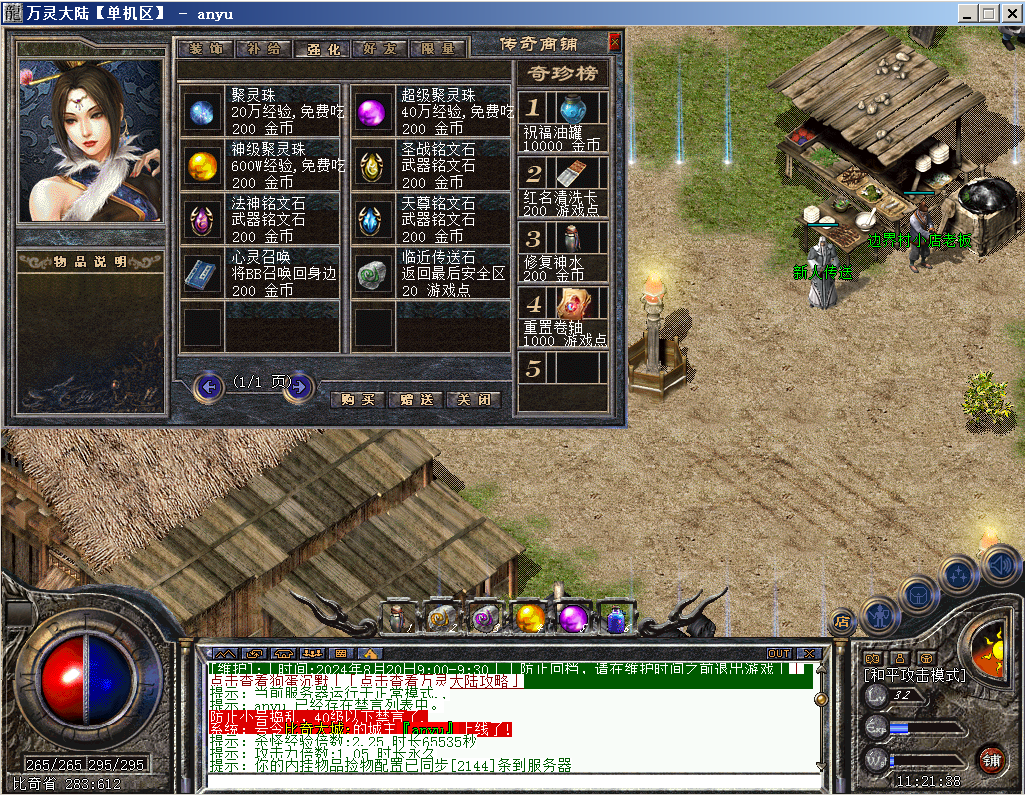
Task: Click the 关闭 close button
Action: 473,399
